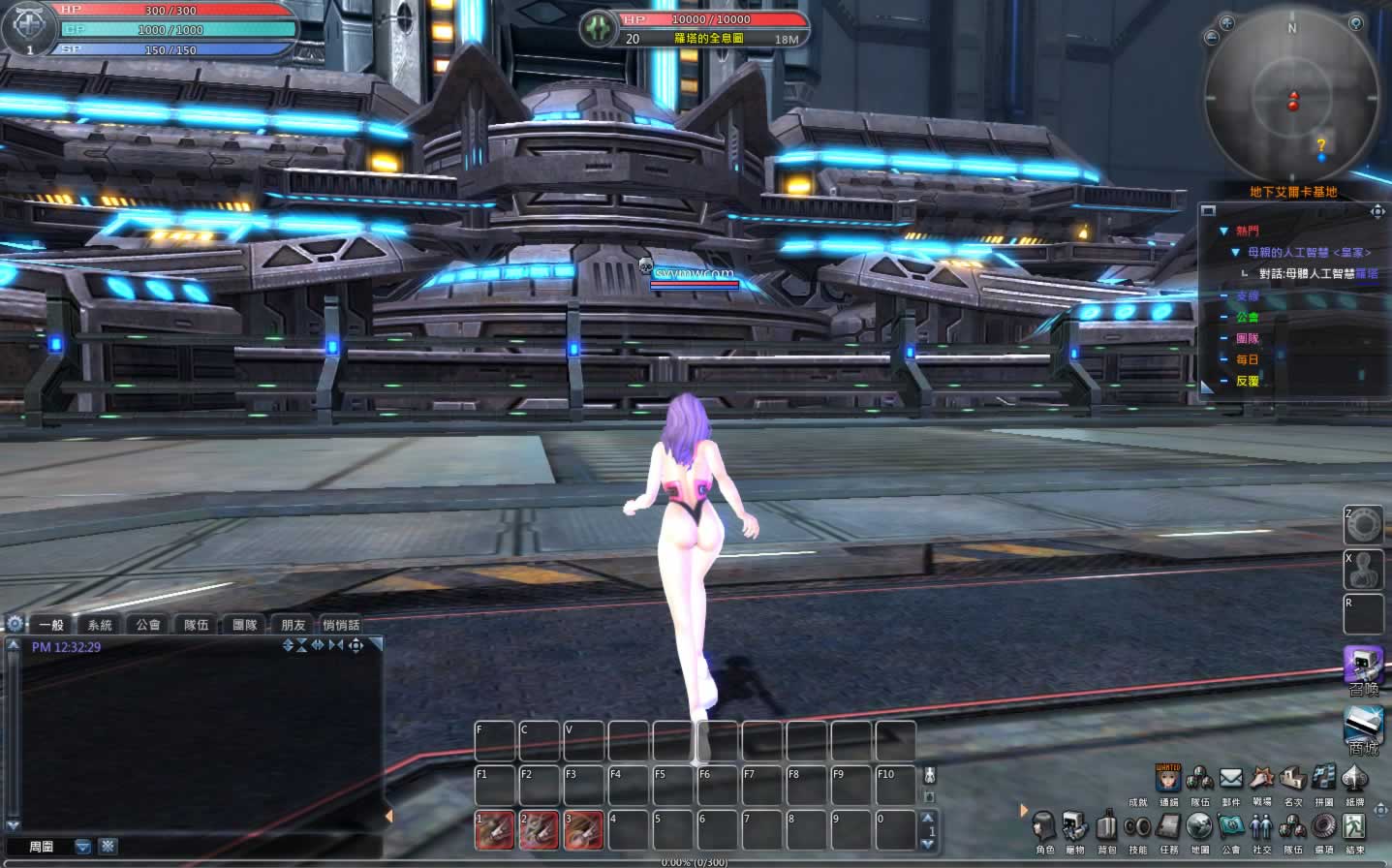Open the 任務 quest log
The width and height of the screenshot is (1392, 868).
click(x=1168, y=827)
